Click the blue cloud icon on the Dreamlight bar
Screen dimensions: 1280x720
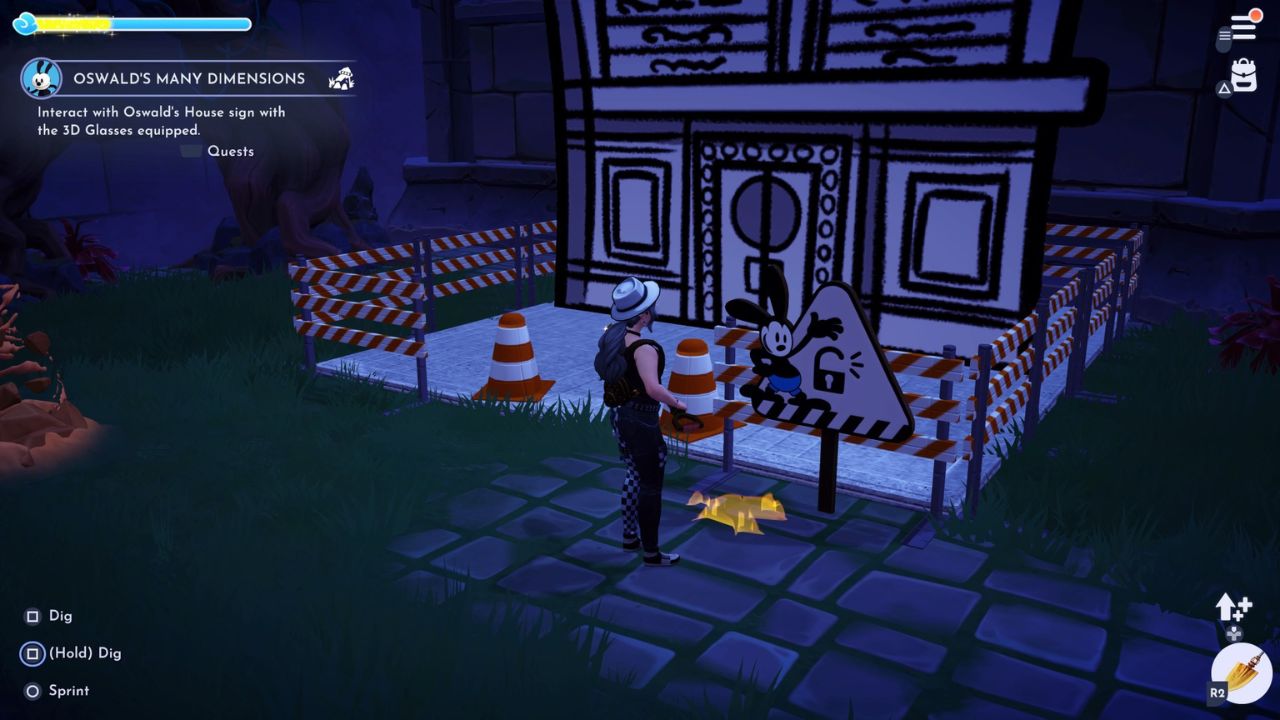[25, 23]
